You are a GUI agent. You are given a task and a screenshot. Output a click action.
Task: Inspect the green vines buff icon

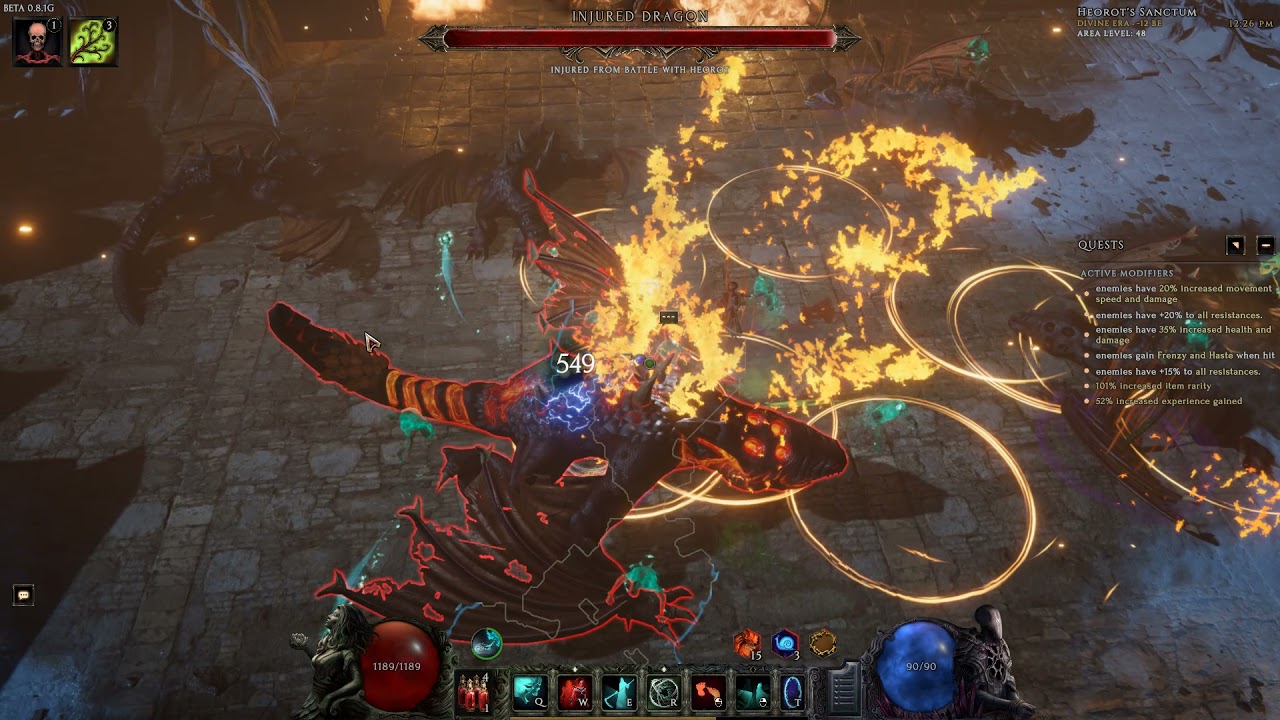(x=93, y=41)
